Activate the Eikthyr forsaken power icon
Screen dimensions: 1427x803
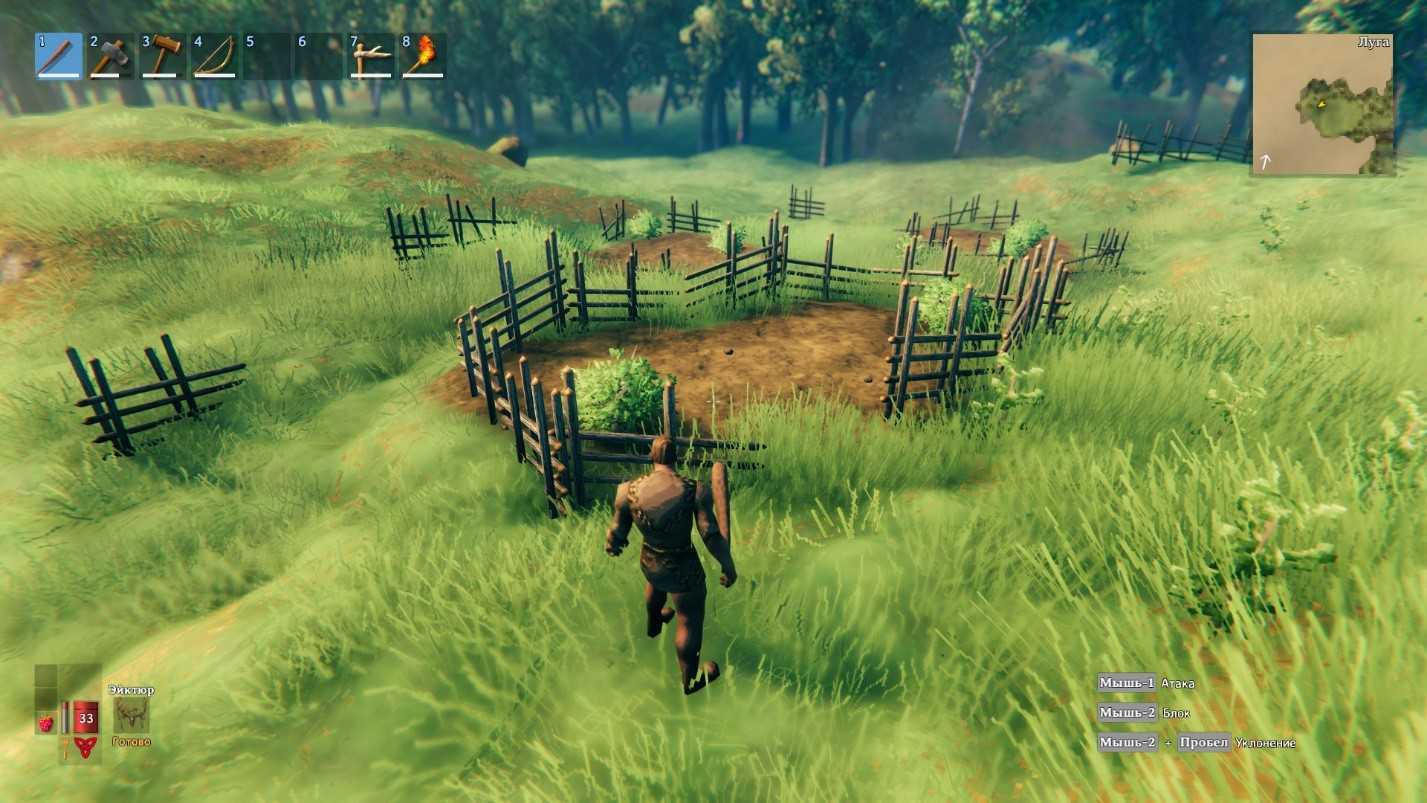click(x=131, y=715)
